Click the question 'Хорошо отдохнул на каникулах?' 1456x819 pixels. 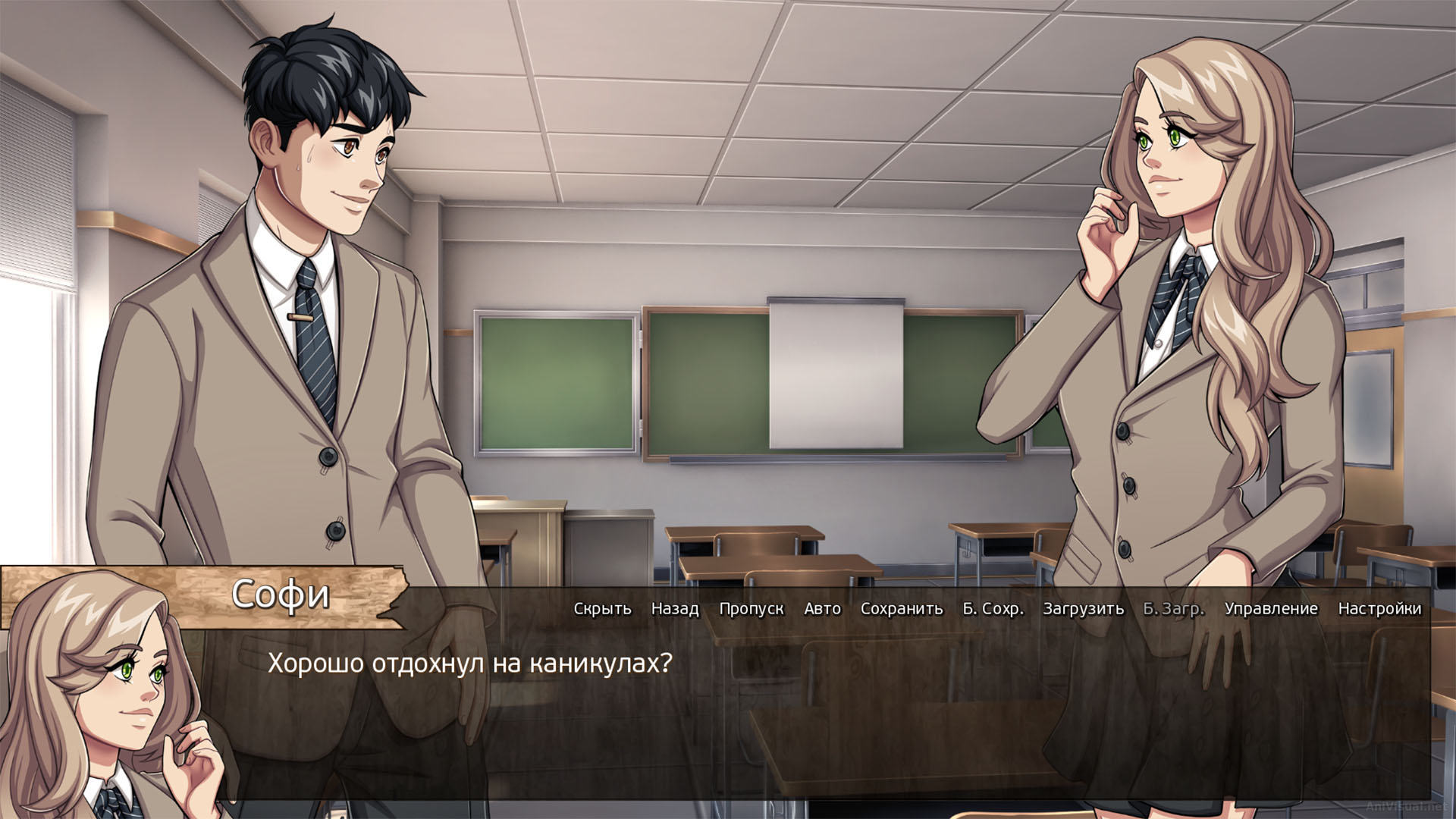click(470, 663)
